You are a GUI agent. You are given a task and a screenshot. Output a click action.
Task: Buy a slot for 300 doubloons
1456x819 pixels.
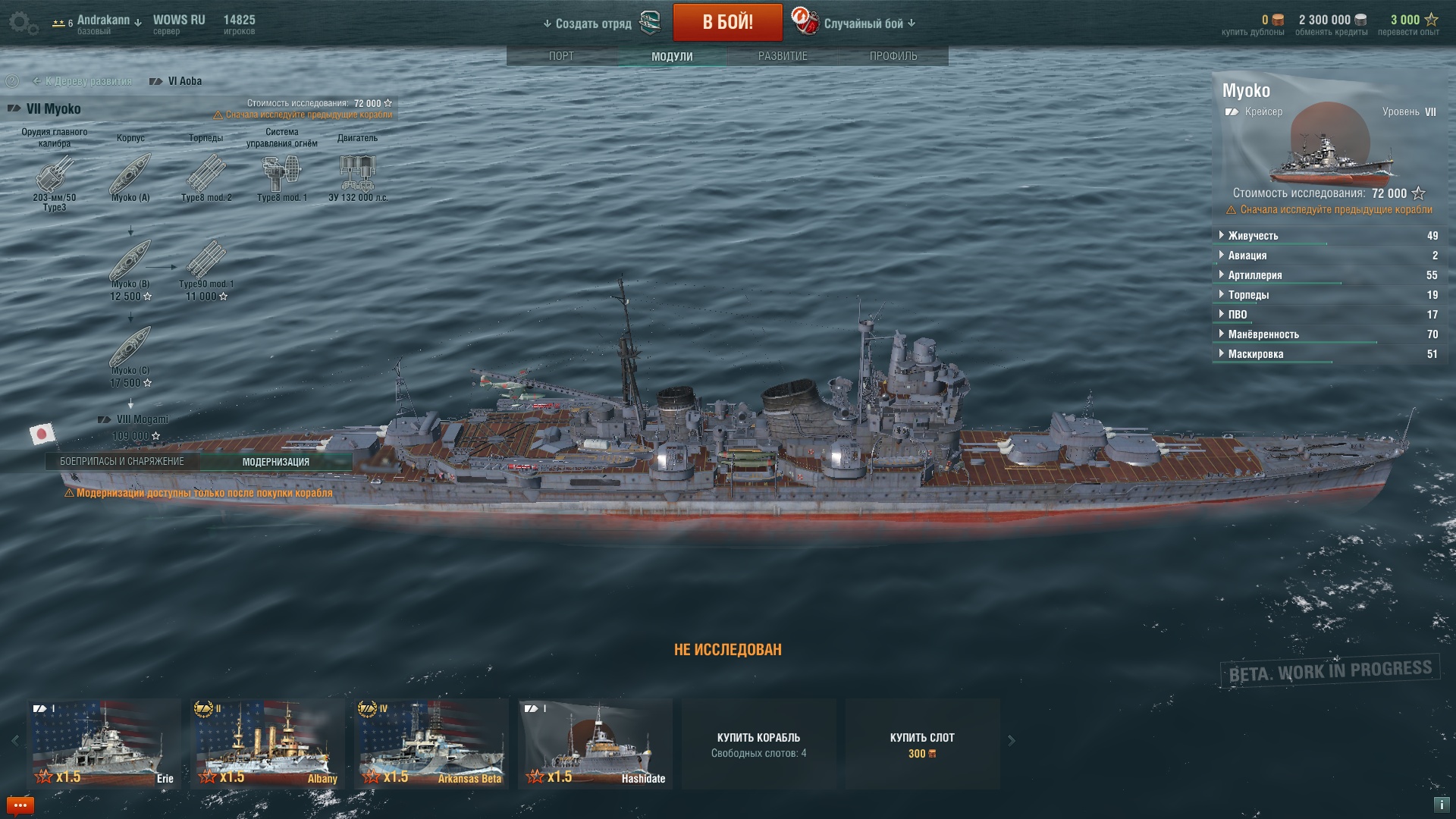(922, 744)
